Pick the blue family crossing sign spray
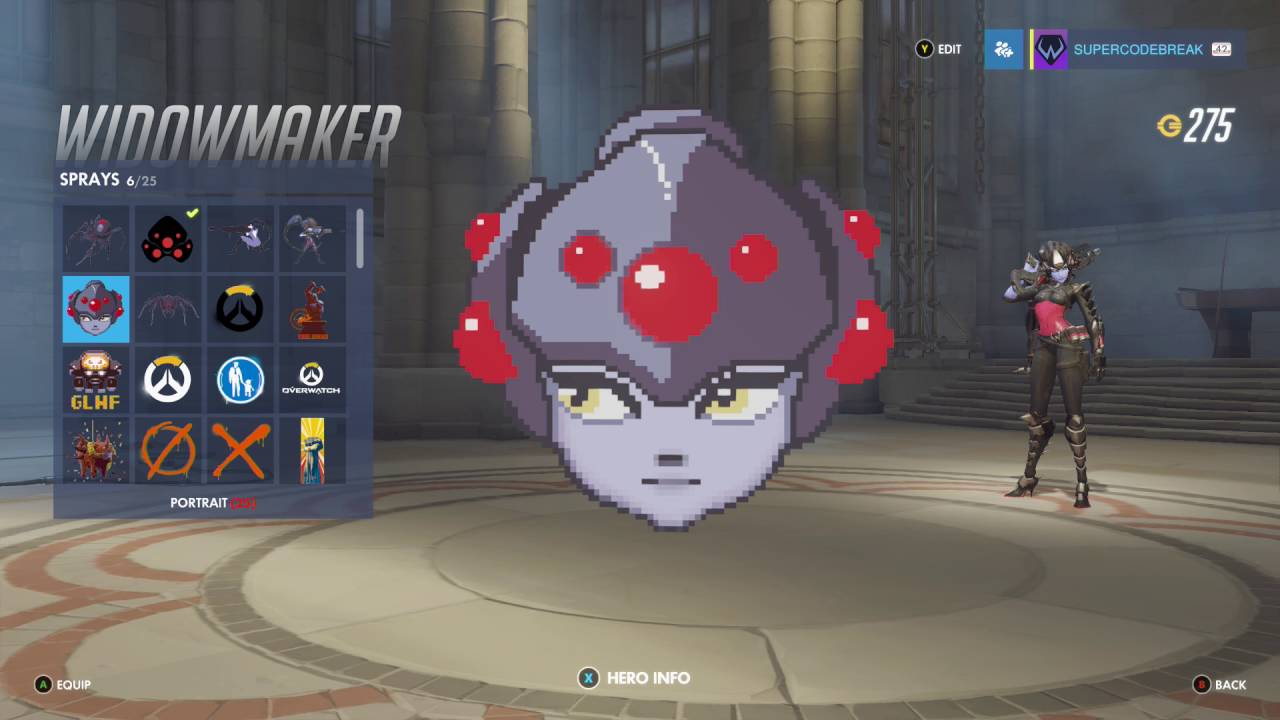The width and height of the screenshot is (1280, 720). coord(239,378)
